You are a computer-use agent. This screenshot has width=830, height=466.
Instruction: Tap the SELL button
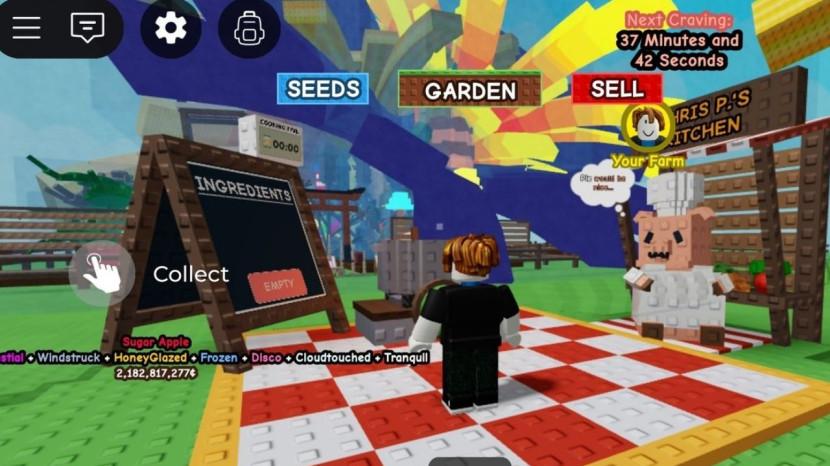pyautogui.click(x=617, y=88)
